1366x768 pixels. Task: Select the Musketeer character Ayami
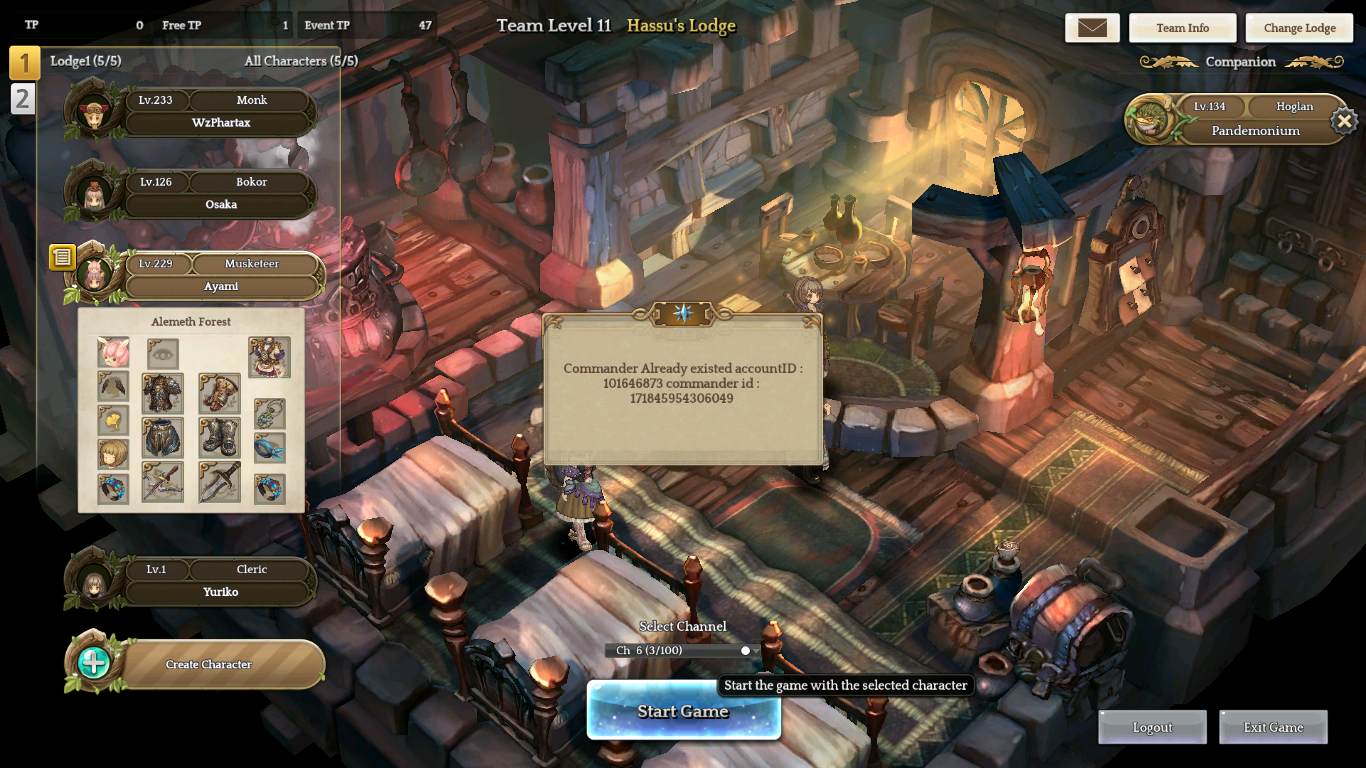pyautogui.click(x=221, y=276)
